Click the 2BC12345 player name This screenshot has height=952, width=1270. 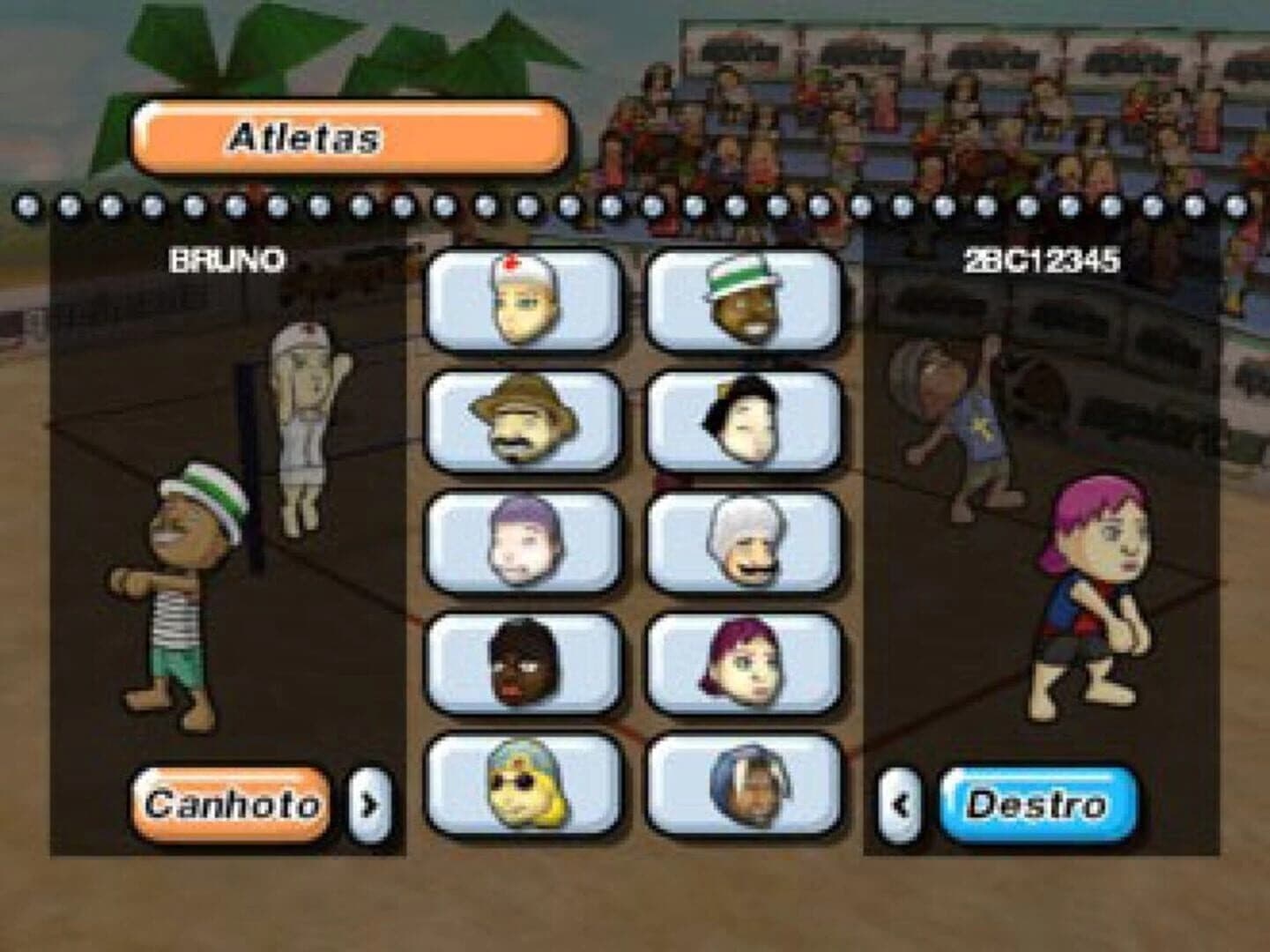[x=1040, y=258]
